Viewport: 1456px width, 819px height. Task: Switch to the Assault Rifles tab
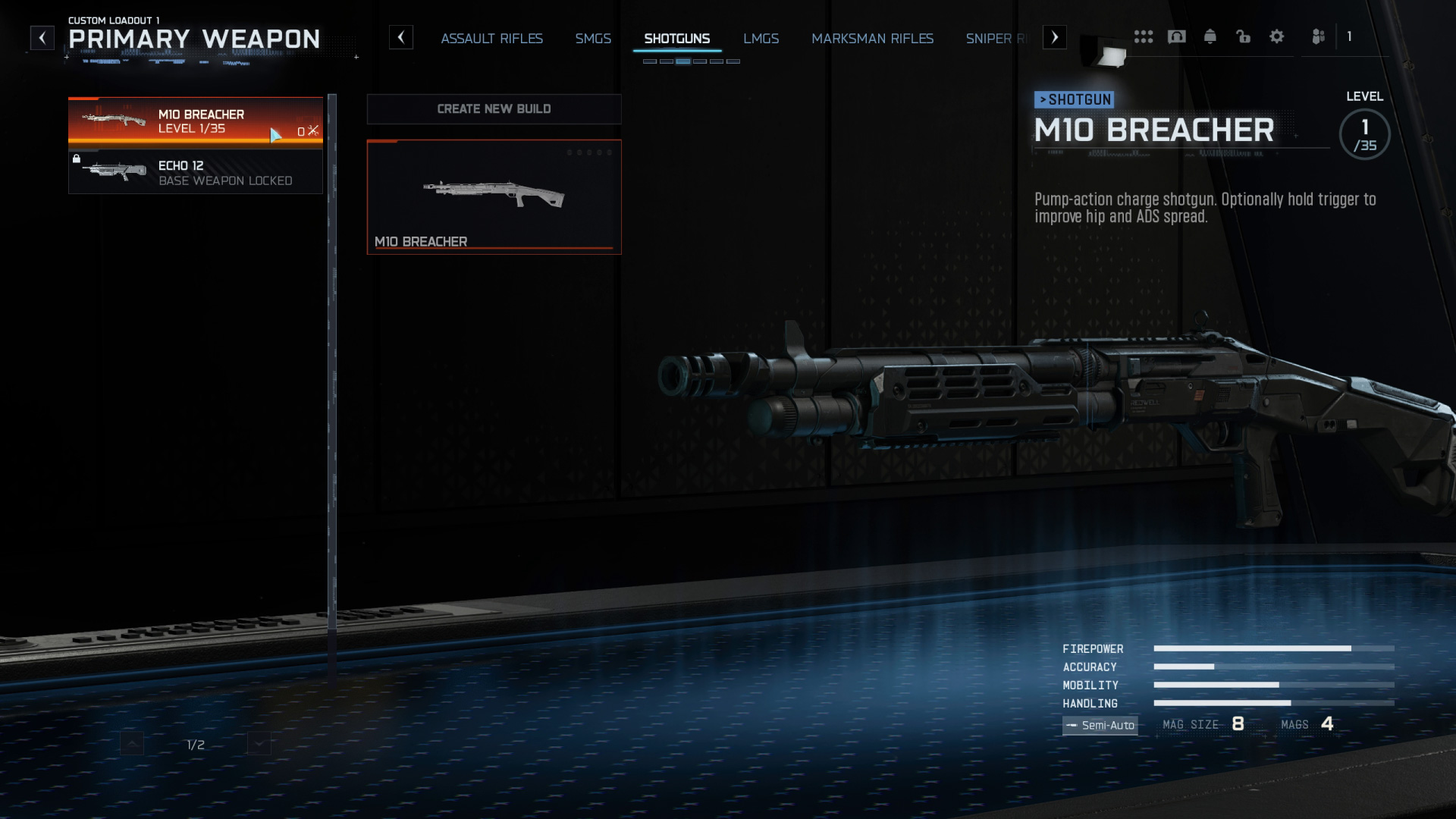point(491,39)
